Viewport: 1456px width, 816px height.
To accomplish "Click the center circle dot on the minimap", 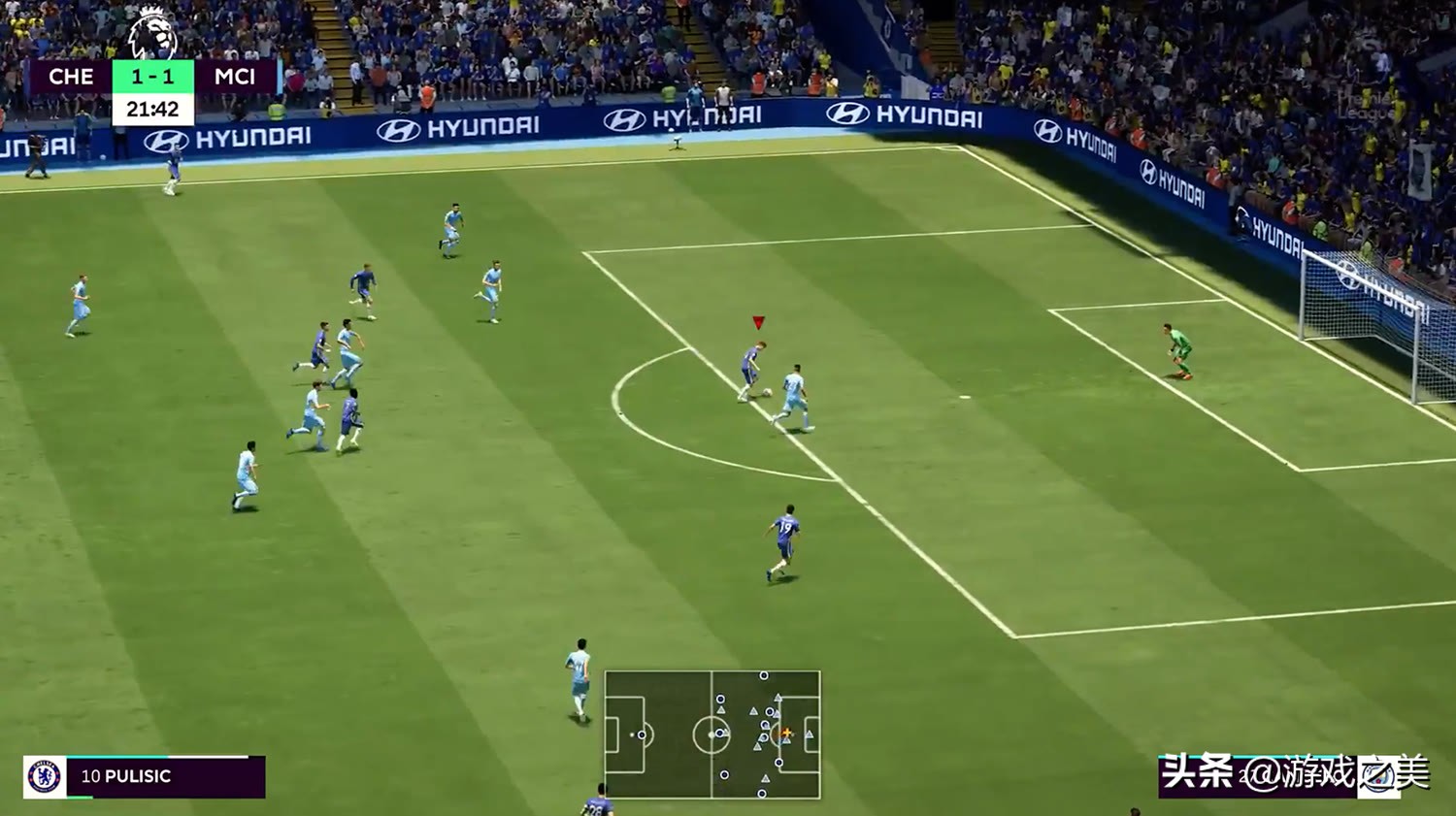I will 711,734.
